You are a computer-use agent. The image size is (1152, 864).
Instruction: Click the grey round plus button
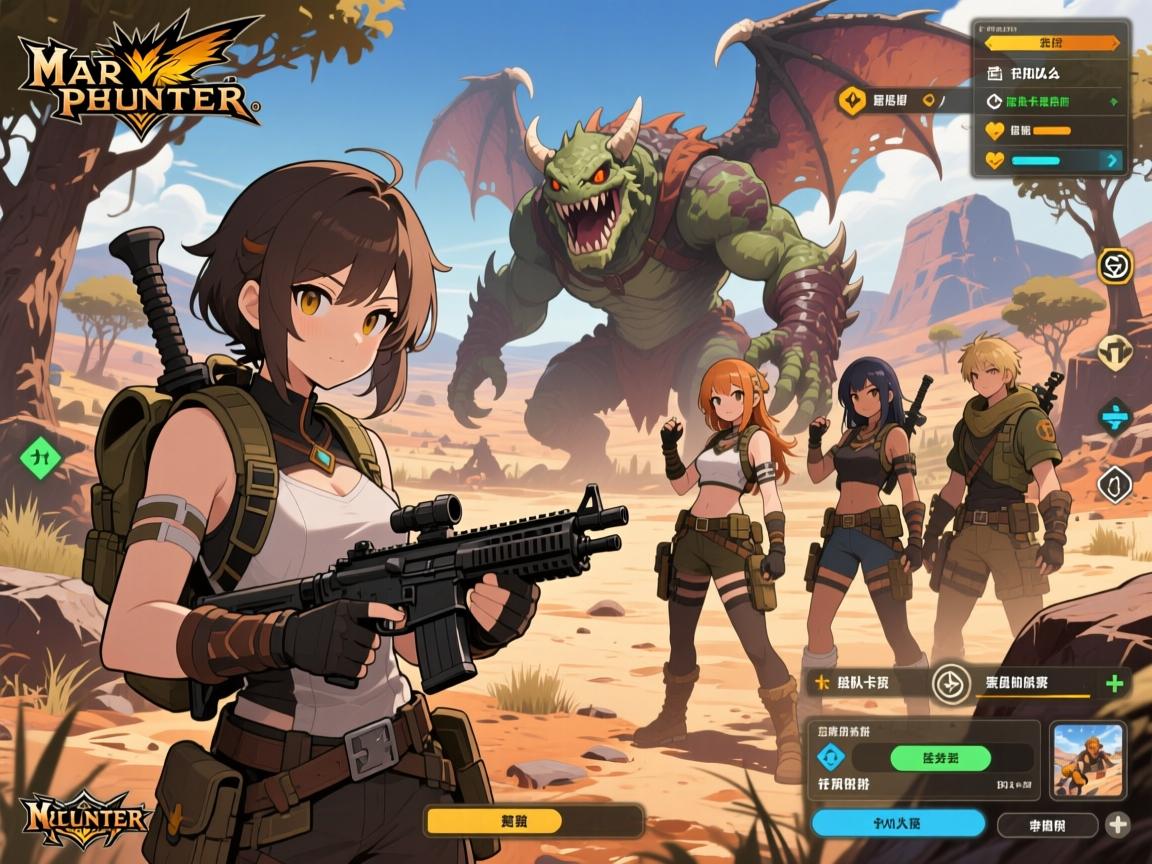1117,825
